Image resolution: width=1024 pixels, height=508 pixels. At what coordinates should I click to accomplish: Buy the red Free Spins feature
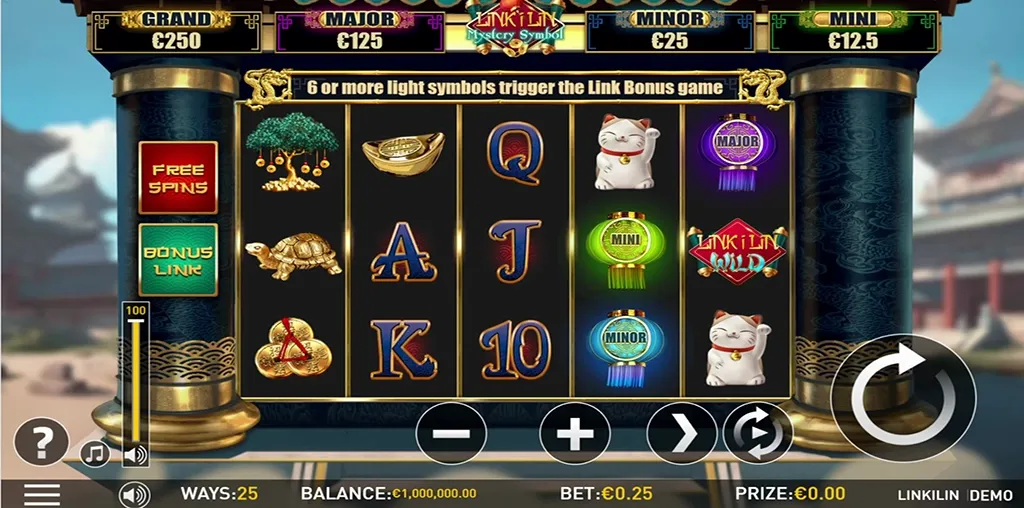tap(178, 177)
